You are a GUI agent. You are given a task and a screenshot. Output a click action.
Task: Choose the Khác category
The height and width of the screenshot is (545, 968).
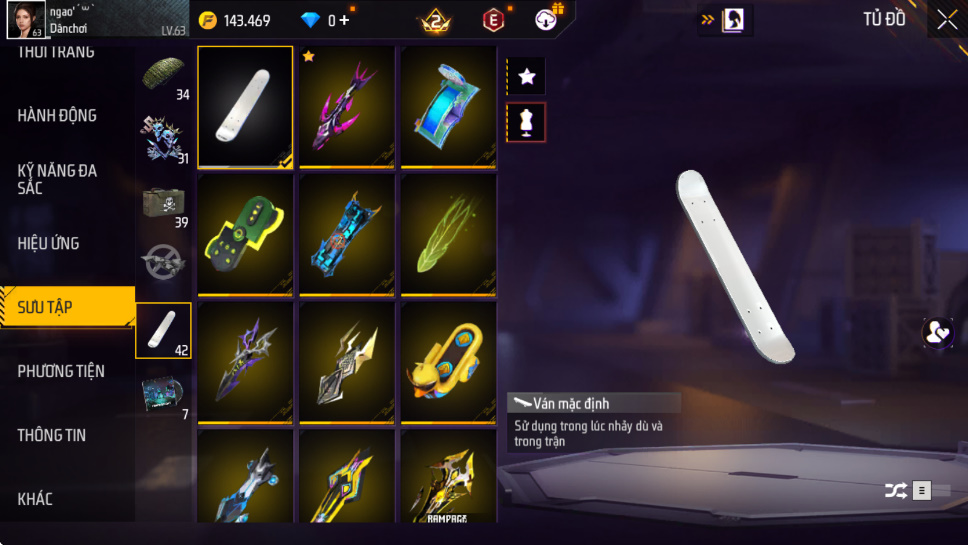pyautogui.click(x=35, y=499)
